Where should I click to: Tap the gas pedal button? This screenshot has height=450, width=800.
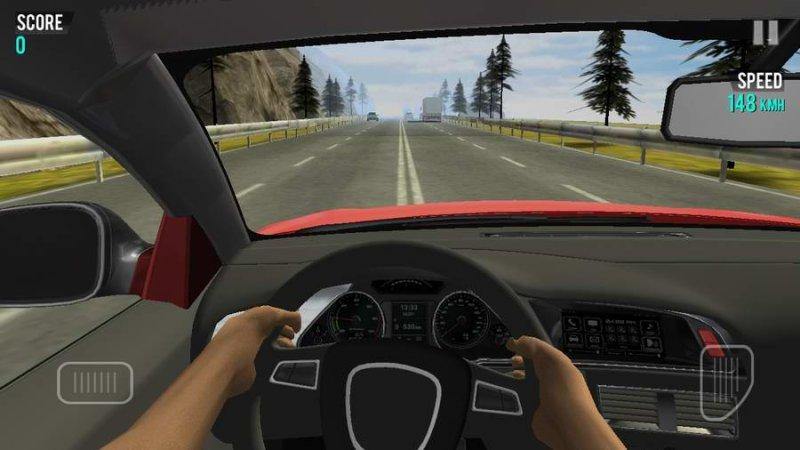click(x=726, y=382)
